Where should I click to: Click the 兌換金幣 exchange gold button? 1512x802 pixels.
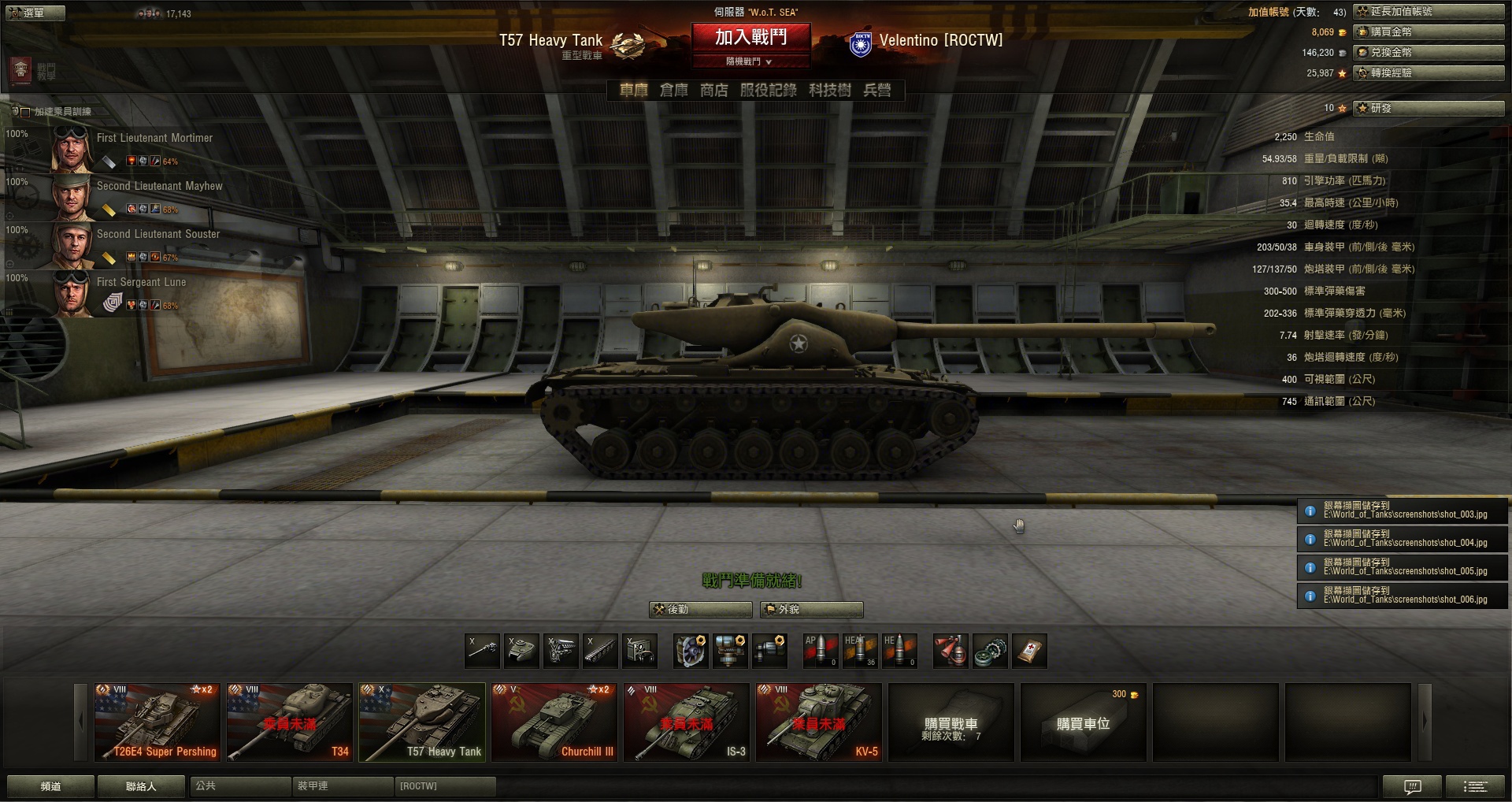click(x=1428, y=53)
